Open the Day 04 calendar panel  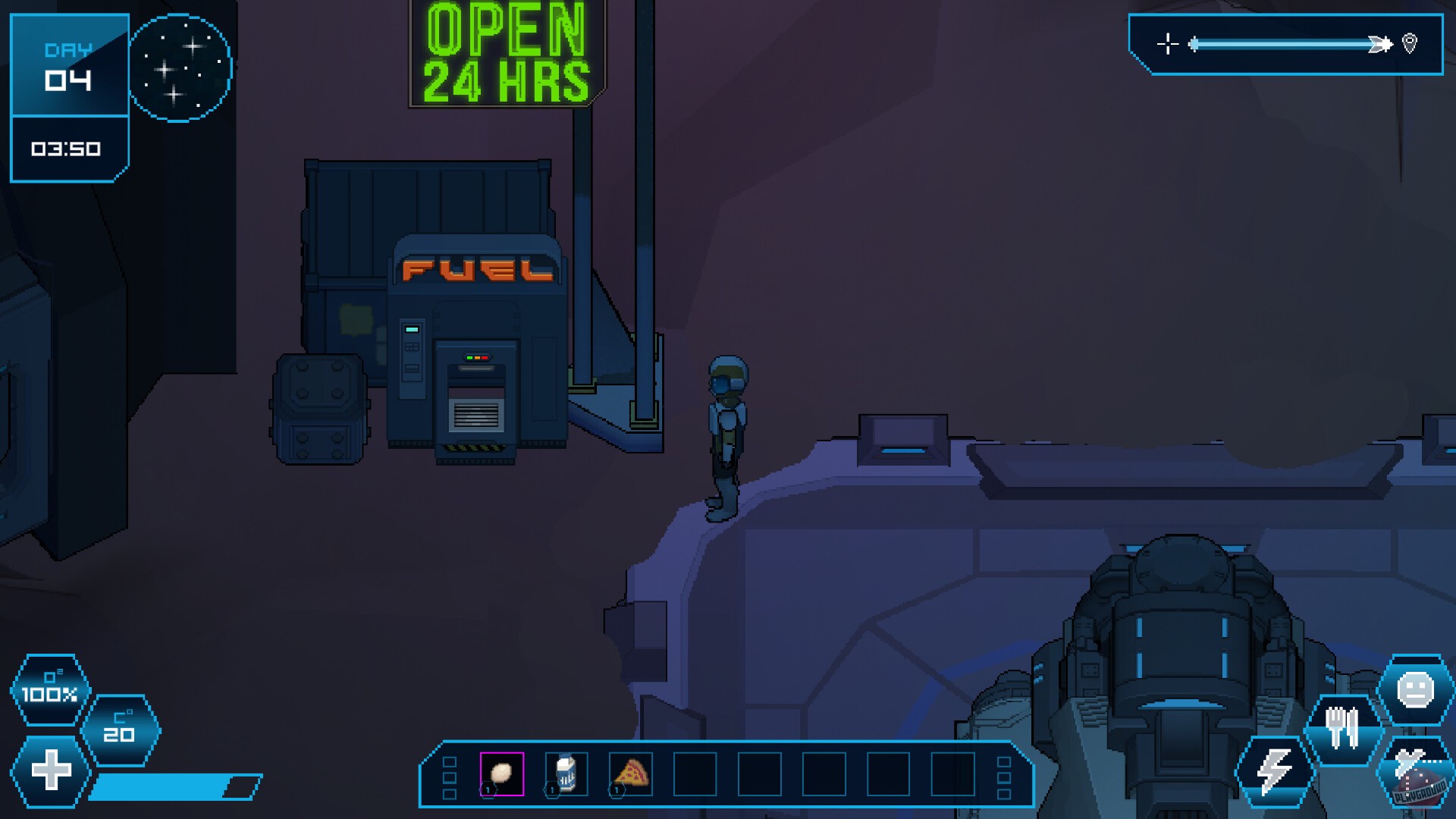pyautogui.click(x=69, y=67)
